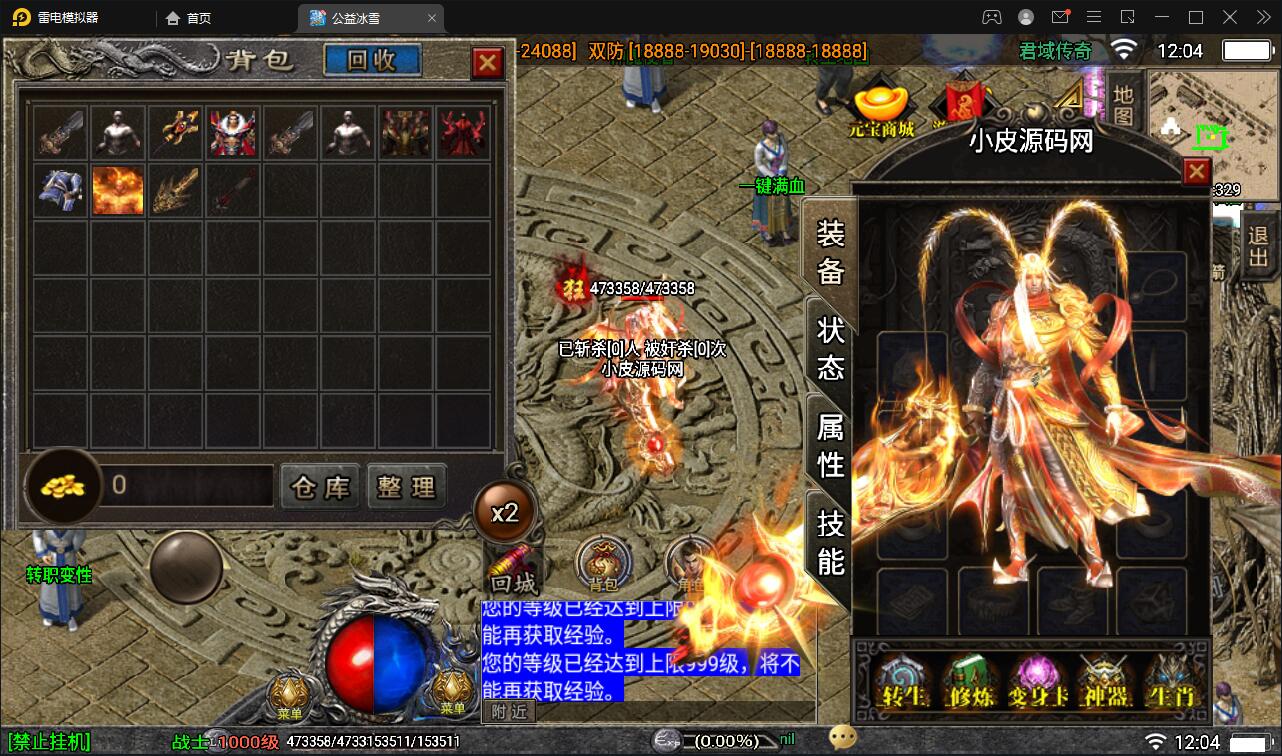Open the 仓库 warehouse
Image resolution: width=1282 pixels, height=756 pixels.
click(x=320, y=487)
